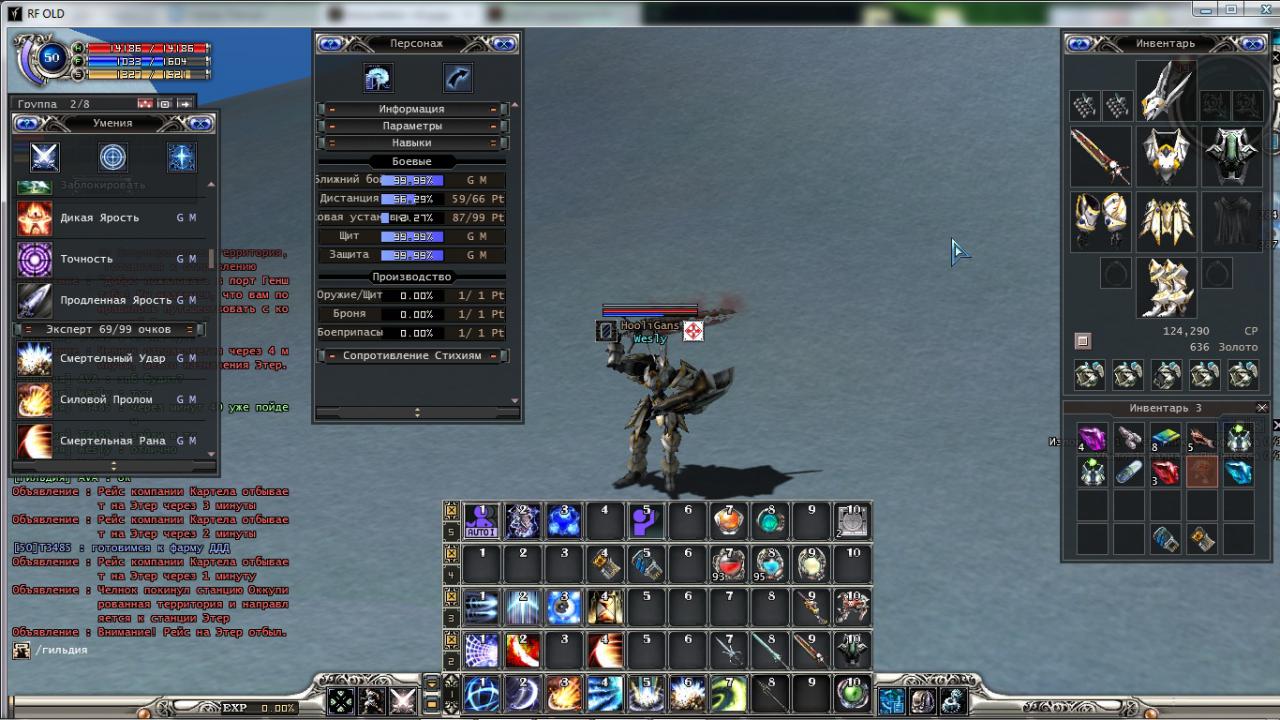Select the equipped red sword weapon slot
The image size is (1280, 720).
pos(1100,157)
